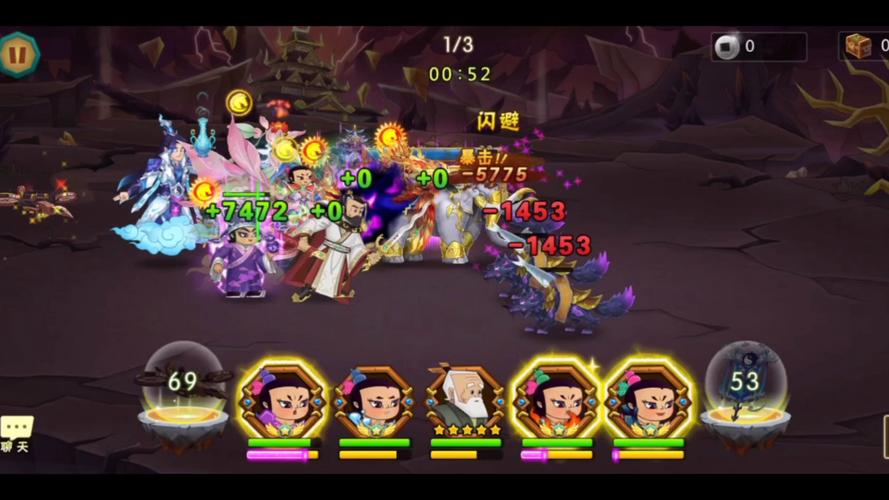Activate the purple-gourd Calabash brother's skill portrait
This screenshot has height=500, width=889.
[x=281, y=399]
